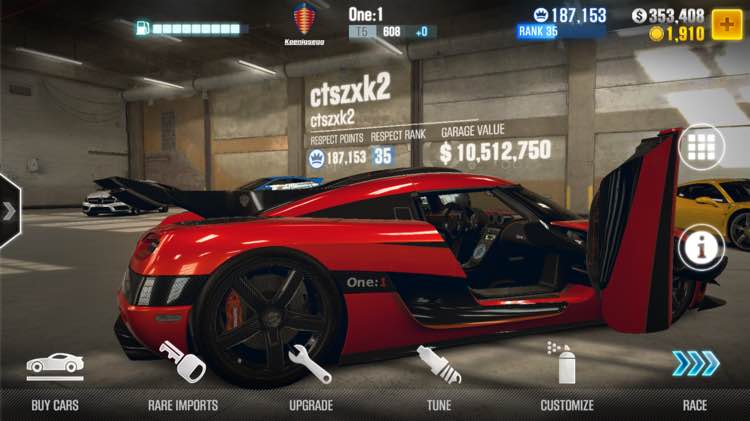Go to the Upgrade screen
This screenshot has height=421, width=750.
[x=310, y=378]
